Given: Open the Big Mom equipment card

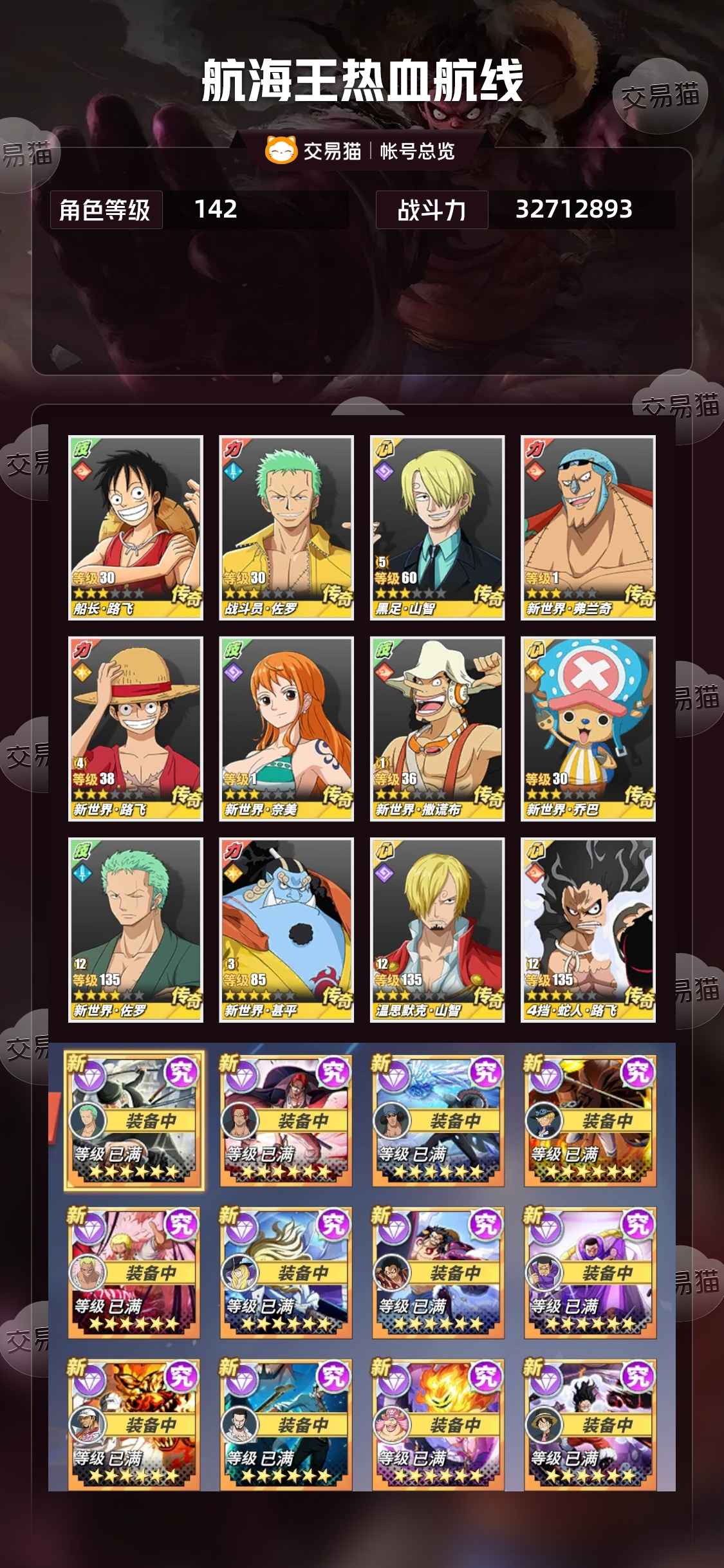Looking at the screenshot, I should 438,1424.
